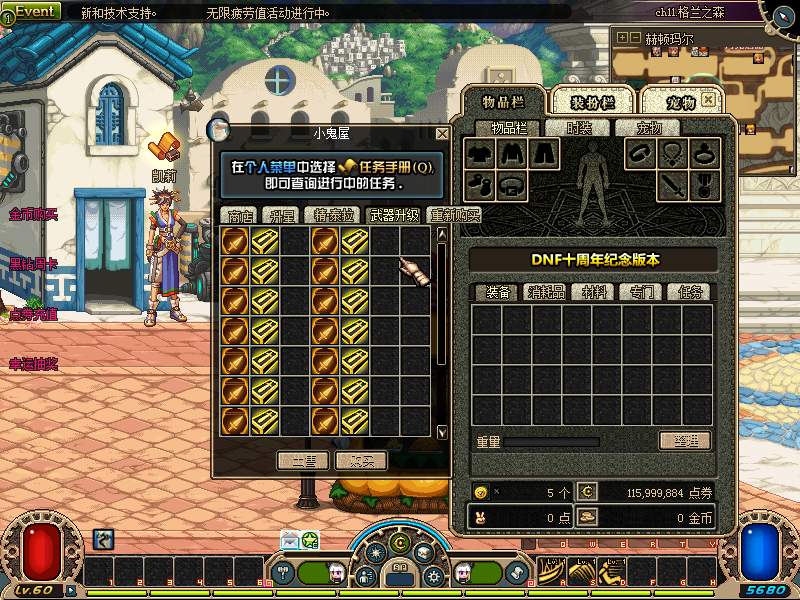Show the 消耗品 consumables inventory tab
The height and width of the screenshot is (600, 800).
tap(547, 292)
